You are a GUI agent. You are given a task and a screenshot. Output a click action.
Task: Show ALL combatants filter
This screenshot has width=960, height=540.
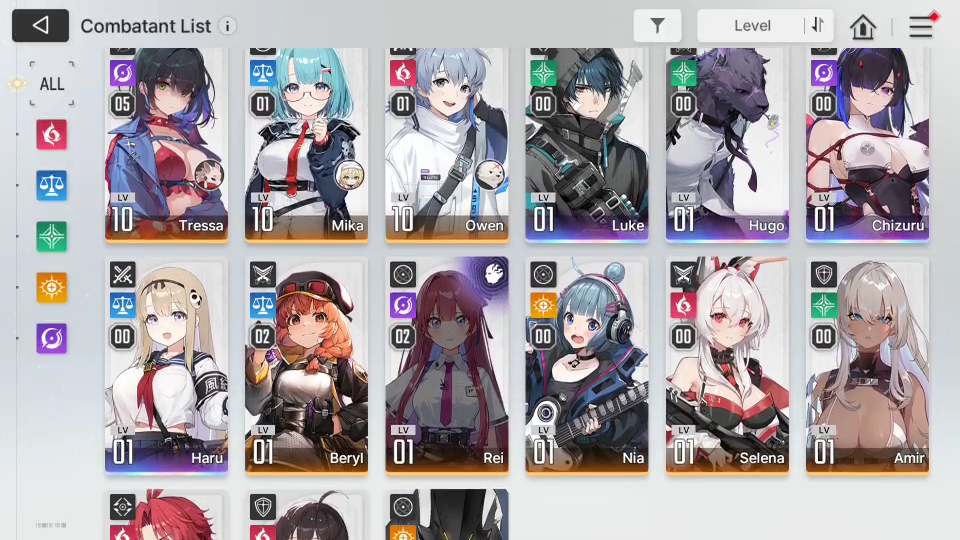pos(51,83)
